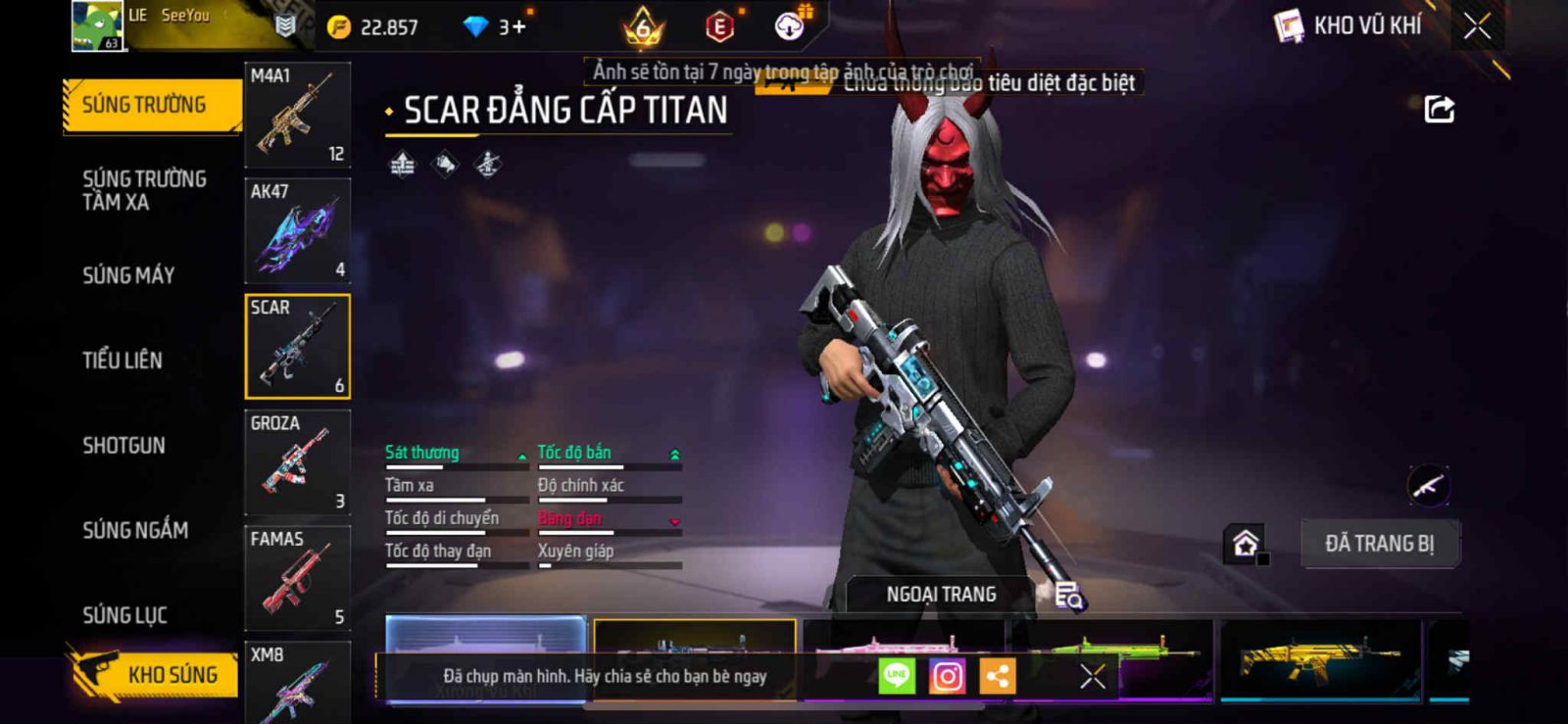Share the screenshot to Instagram
Viewport: 1568px width, 724px height.
(947, 676)
